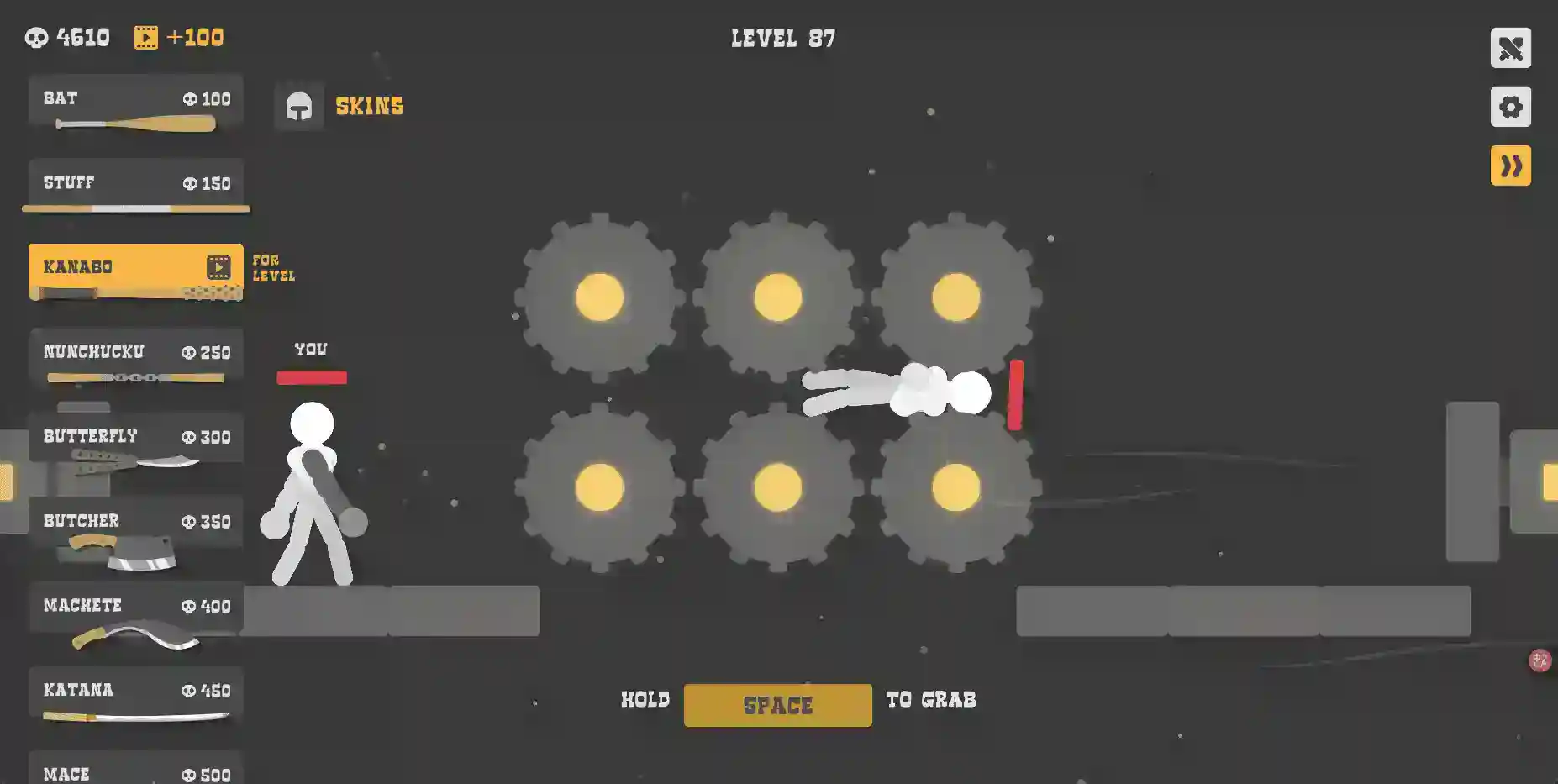Buy the Bat weapon for 100
The height and width of the screenshot is (784, 1558).
click(x=135, y=104)
